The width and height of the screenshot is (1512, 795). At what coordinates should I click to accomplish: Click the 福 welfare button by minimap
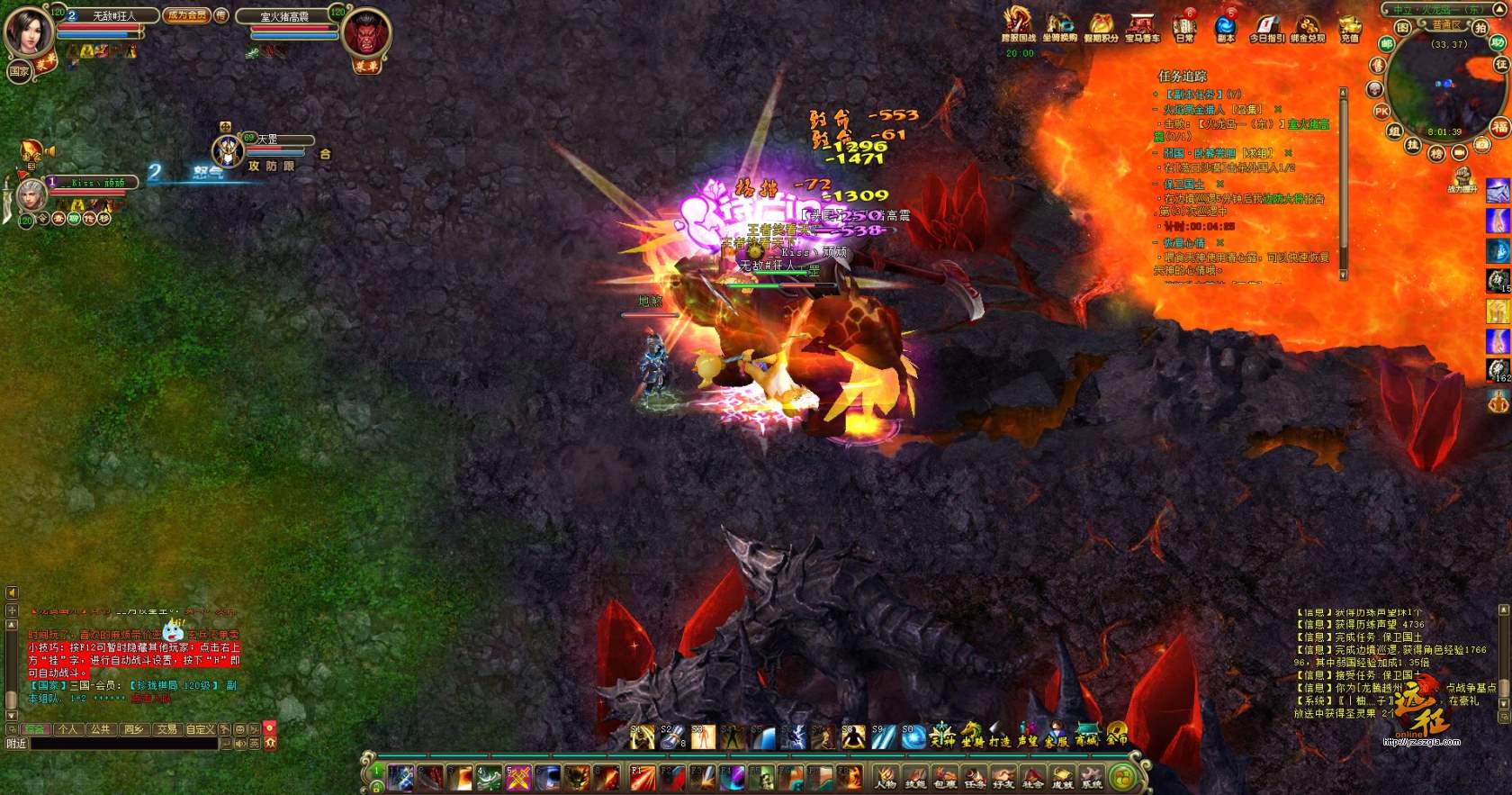point(1499,126)
